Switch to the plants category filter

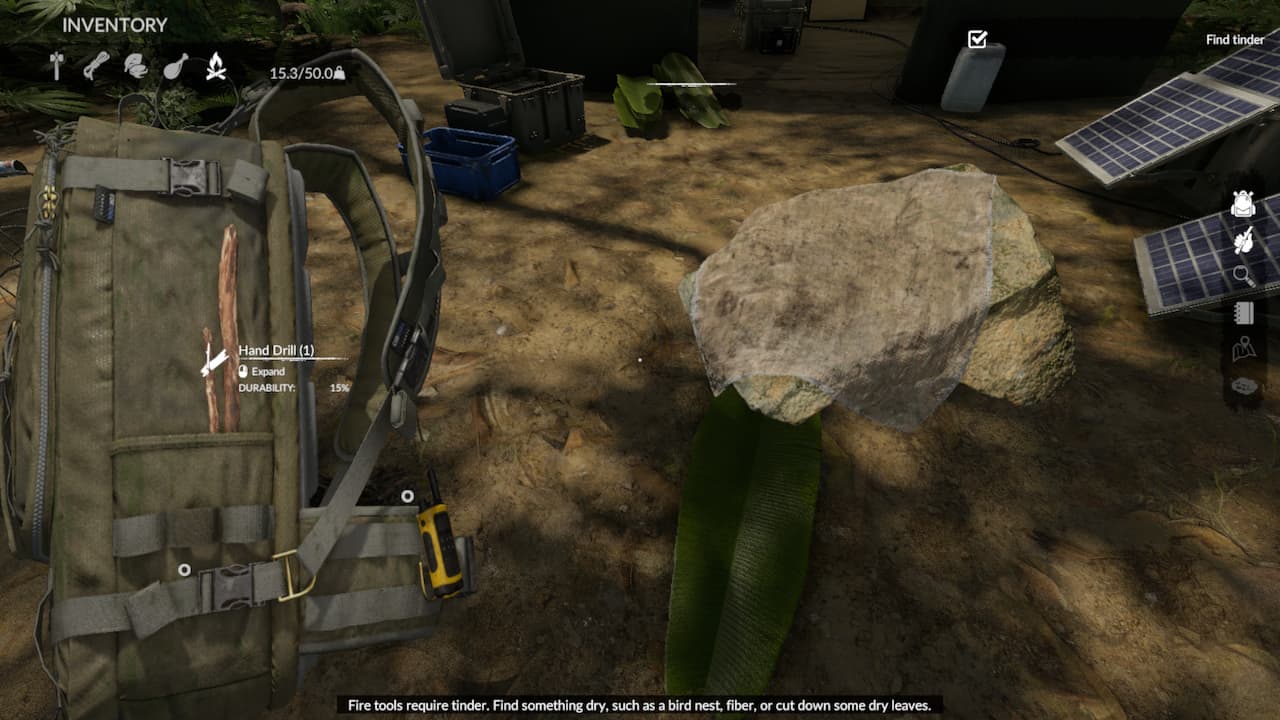pos(138,67)
